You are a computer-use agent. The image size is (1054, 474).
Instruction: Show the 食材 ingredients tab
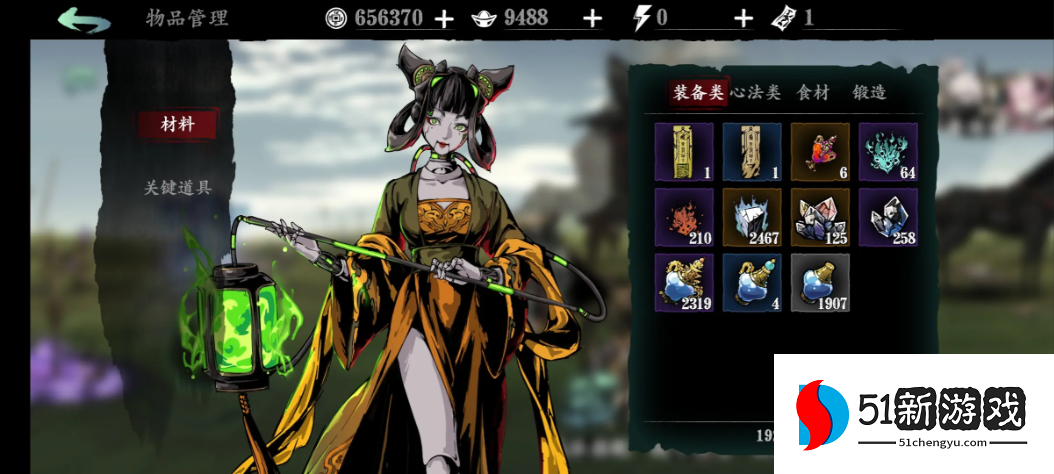(x=813, y=93)
